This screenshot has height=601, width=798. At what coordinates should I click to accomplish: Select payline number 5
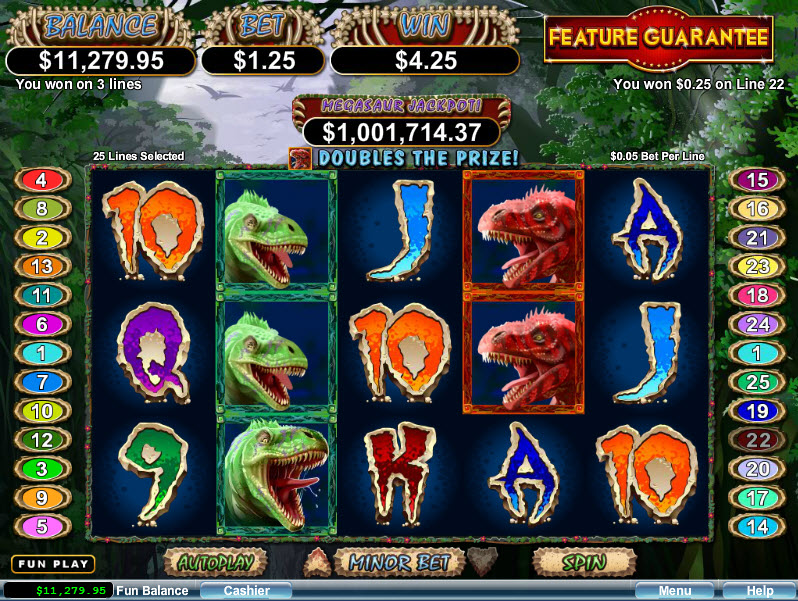click(41, 526)
